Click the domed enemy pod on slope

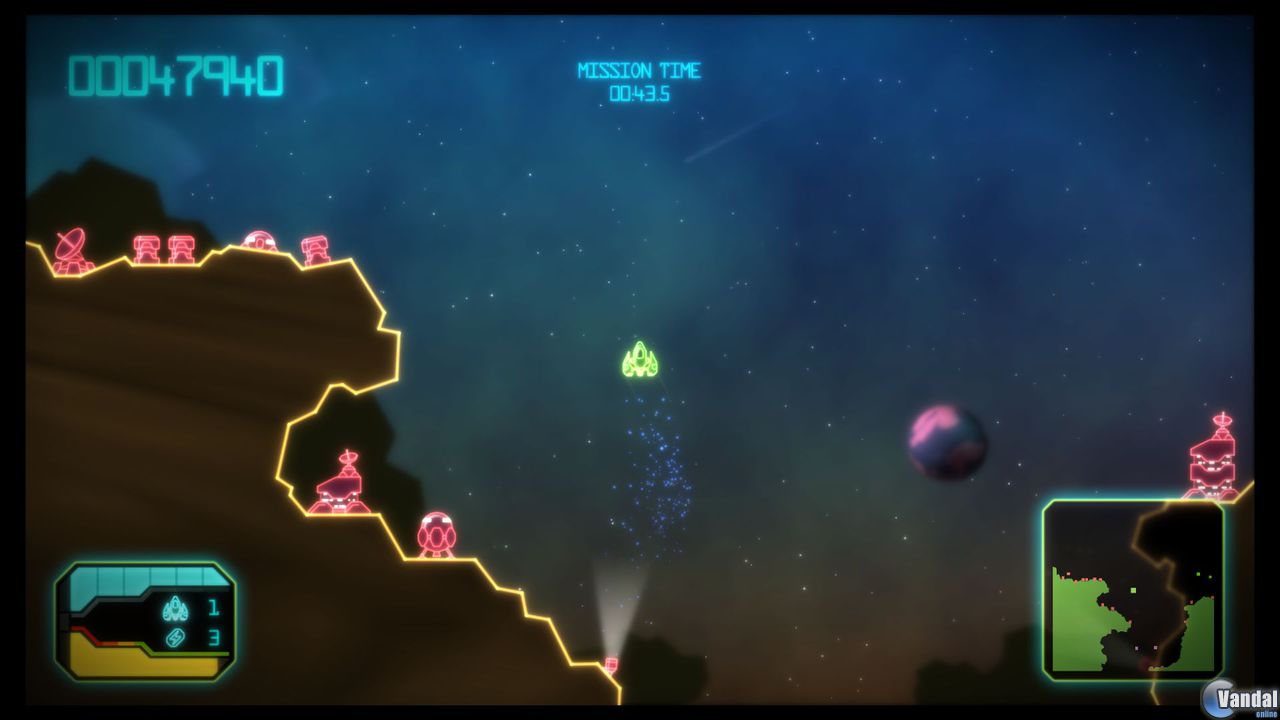pyautogui.click(x=438, y=535)
